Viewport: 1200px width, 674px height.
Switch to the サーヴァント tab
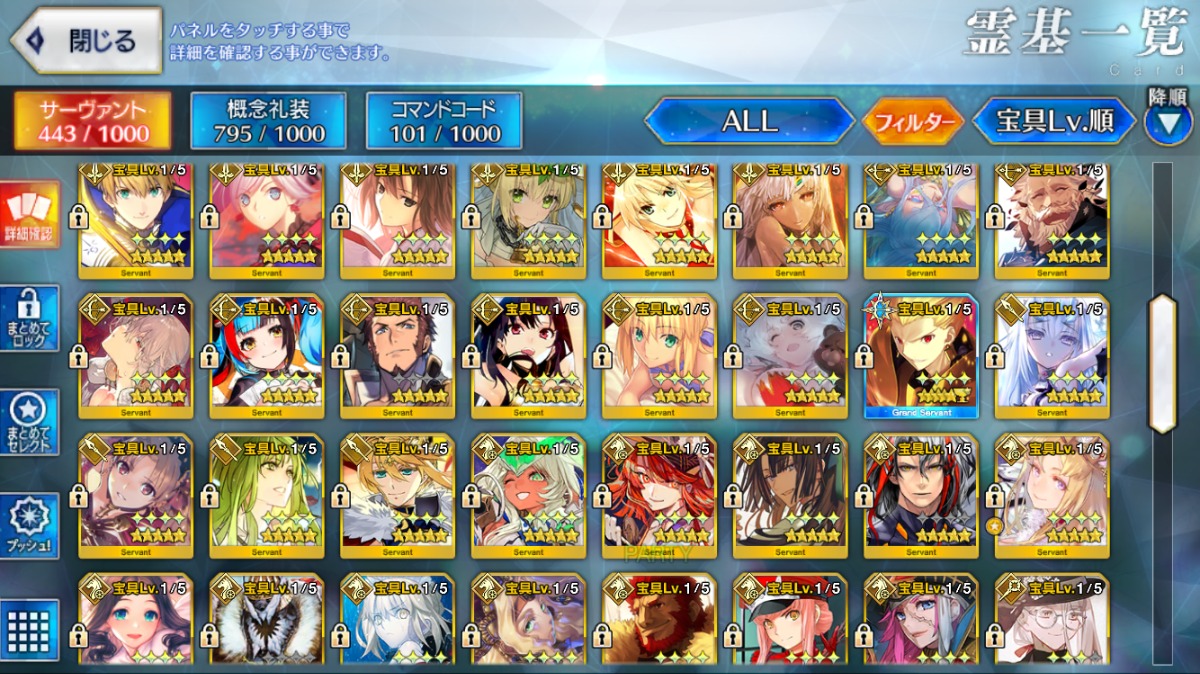tap(92, 121)
